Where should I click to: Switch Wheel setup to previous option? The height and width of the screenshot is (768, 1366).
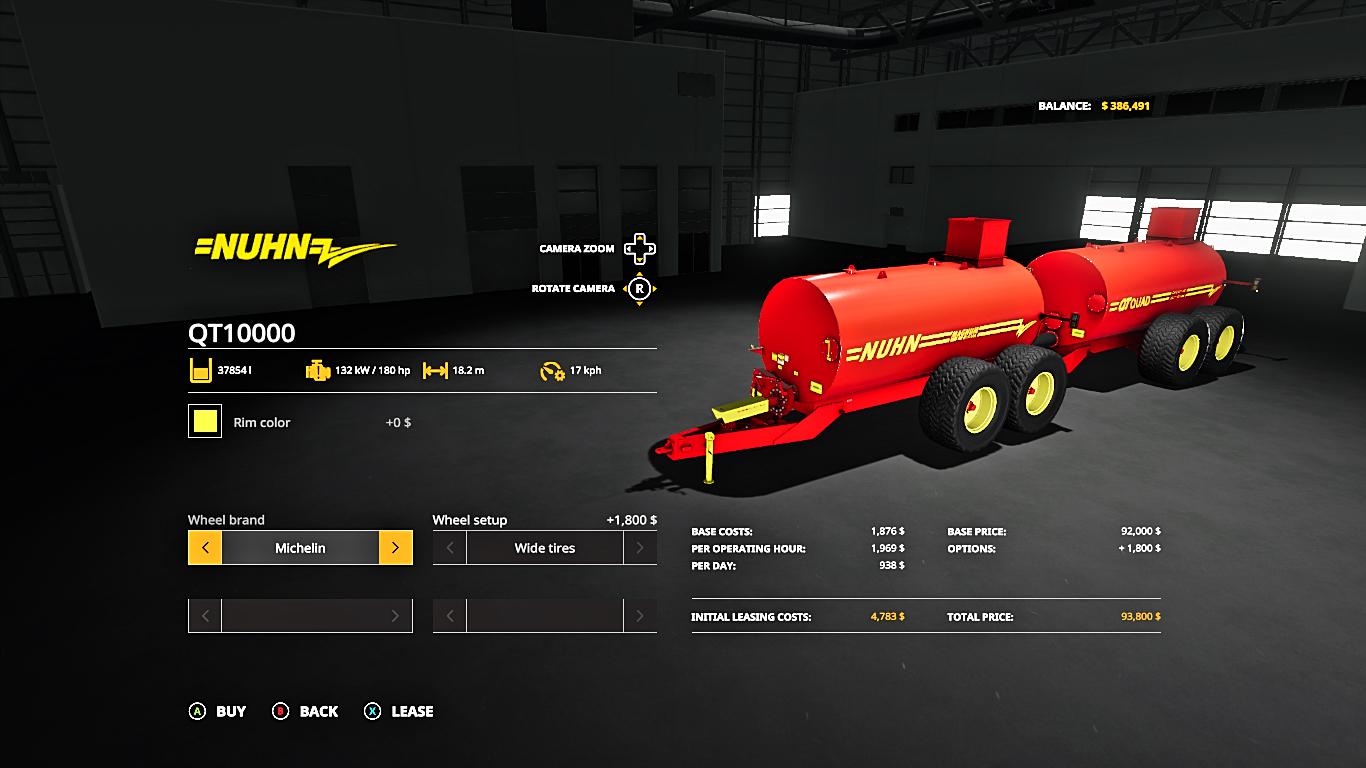(450, 548)
